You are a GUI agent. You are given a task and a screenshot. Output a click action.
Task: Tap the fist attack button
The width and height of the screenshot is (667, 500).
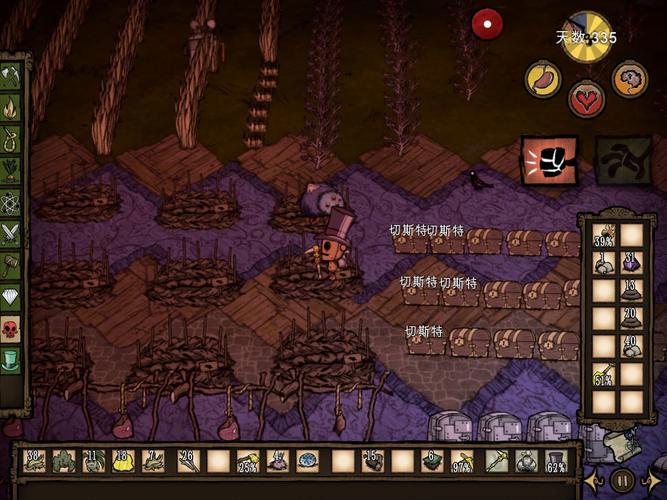pos(548,160)
